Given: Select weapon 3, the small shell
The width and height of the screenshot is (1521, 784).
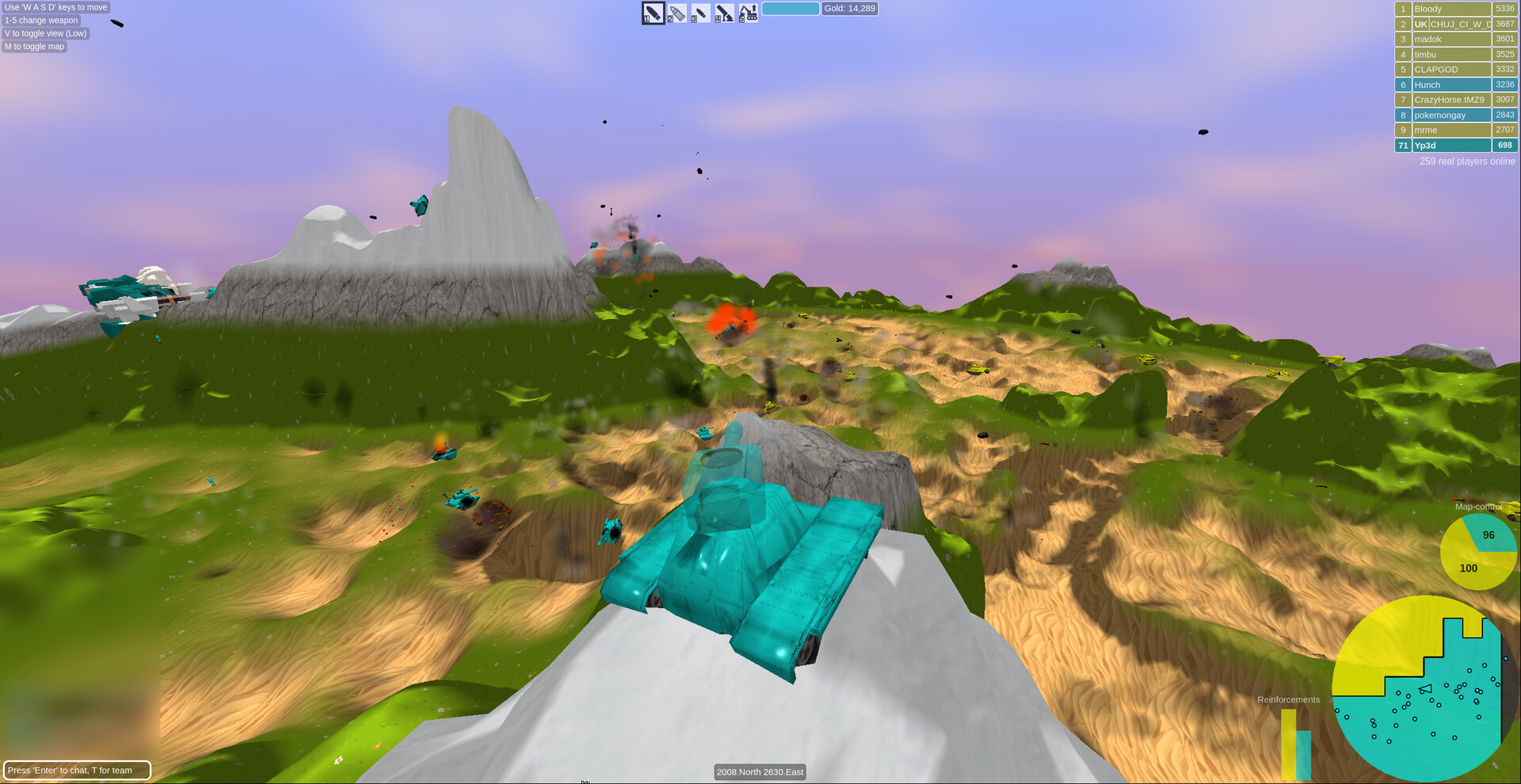Looking at the screenshot, I should click(700, 13).
